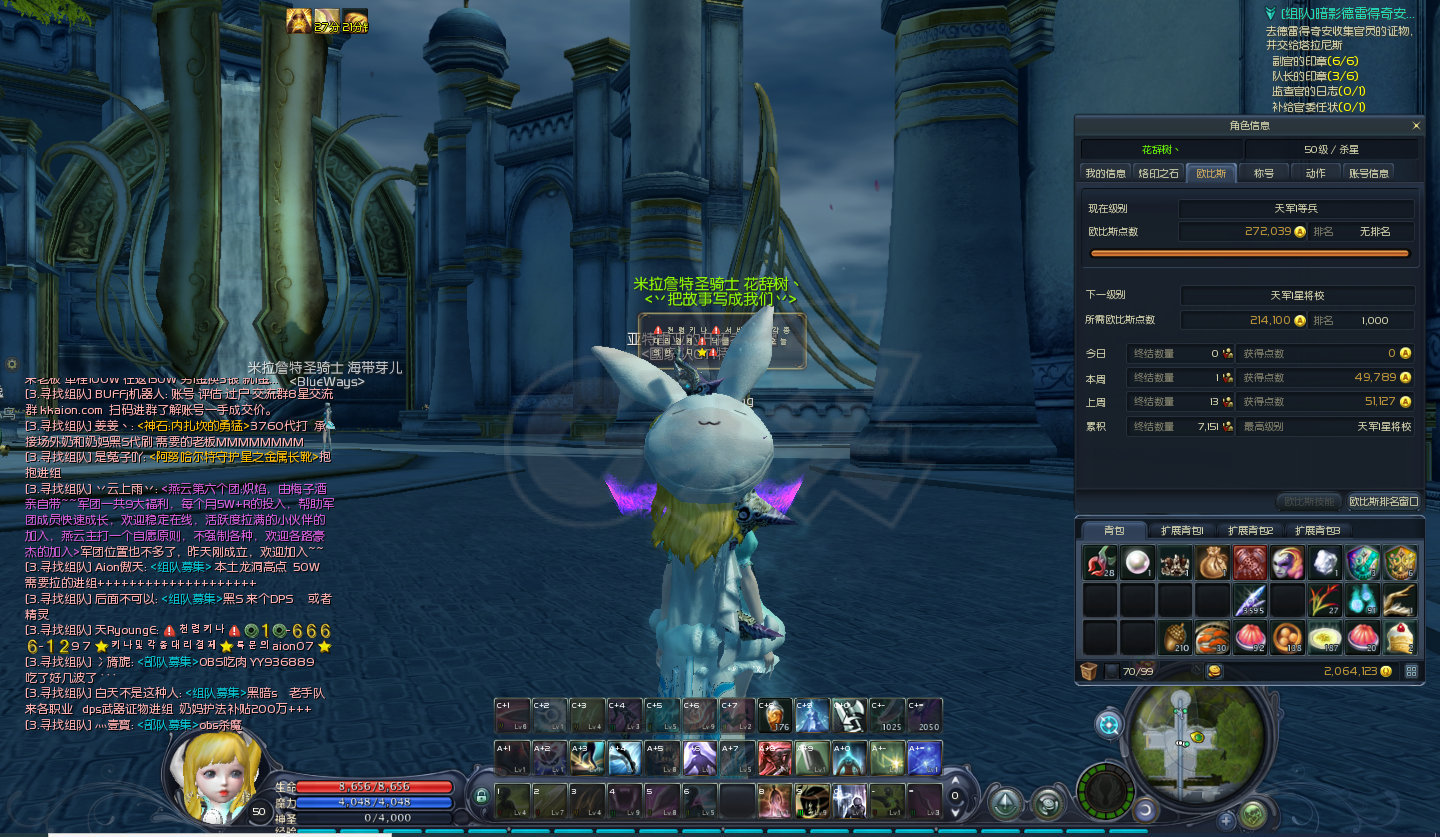Viewport: 1440px width, 837px height.
Task: Show the 账号信息 account tab
Action: 1368,173
